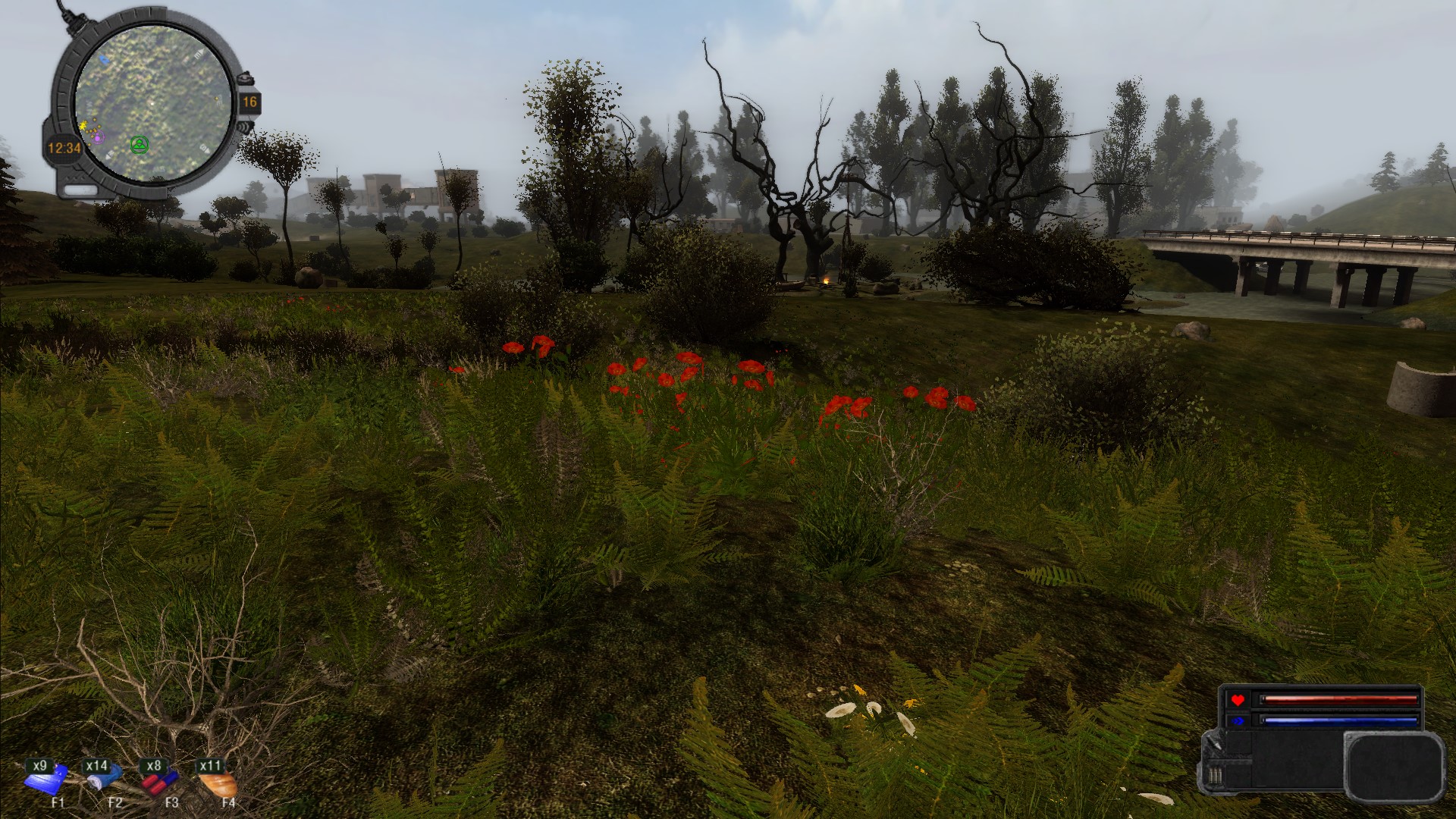
Task: Click the purple contact marker on the minimap
Action: (98, 138)
